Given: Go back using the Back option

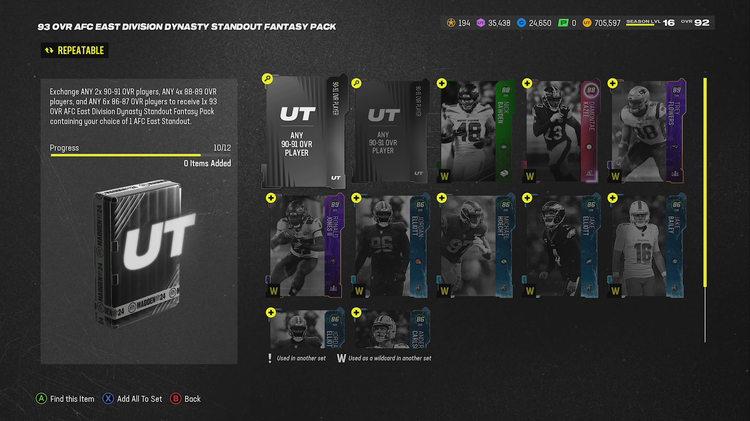Looking at the screenshot, I should pos(186,398).
